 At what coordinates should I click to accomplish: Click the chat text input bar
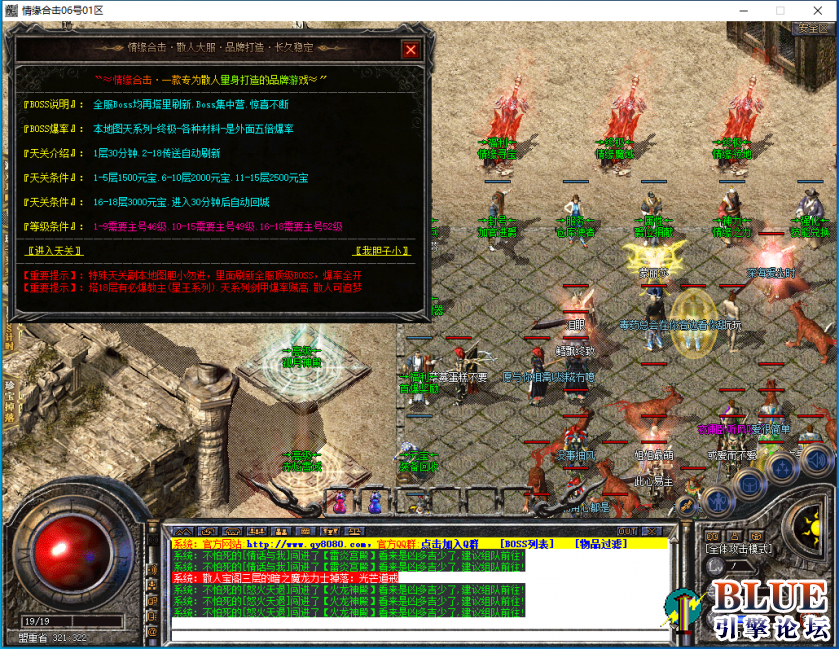(420, 634)
